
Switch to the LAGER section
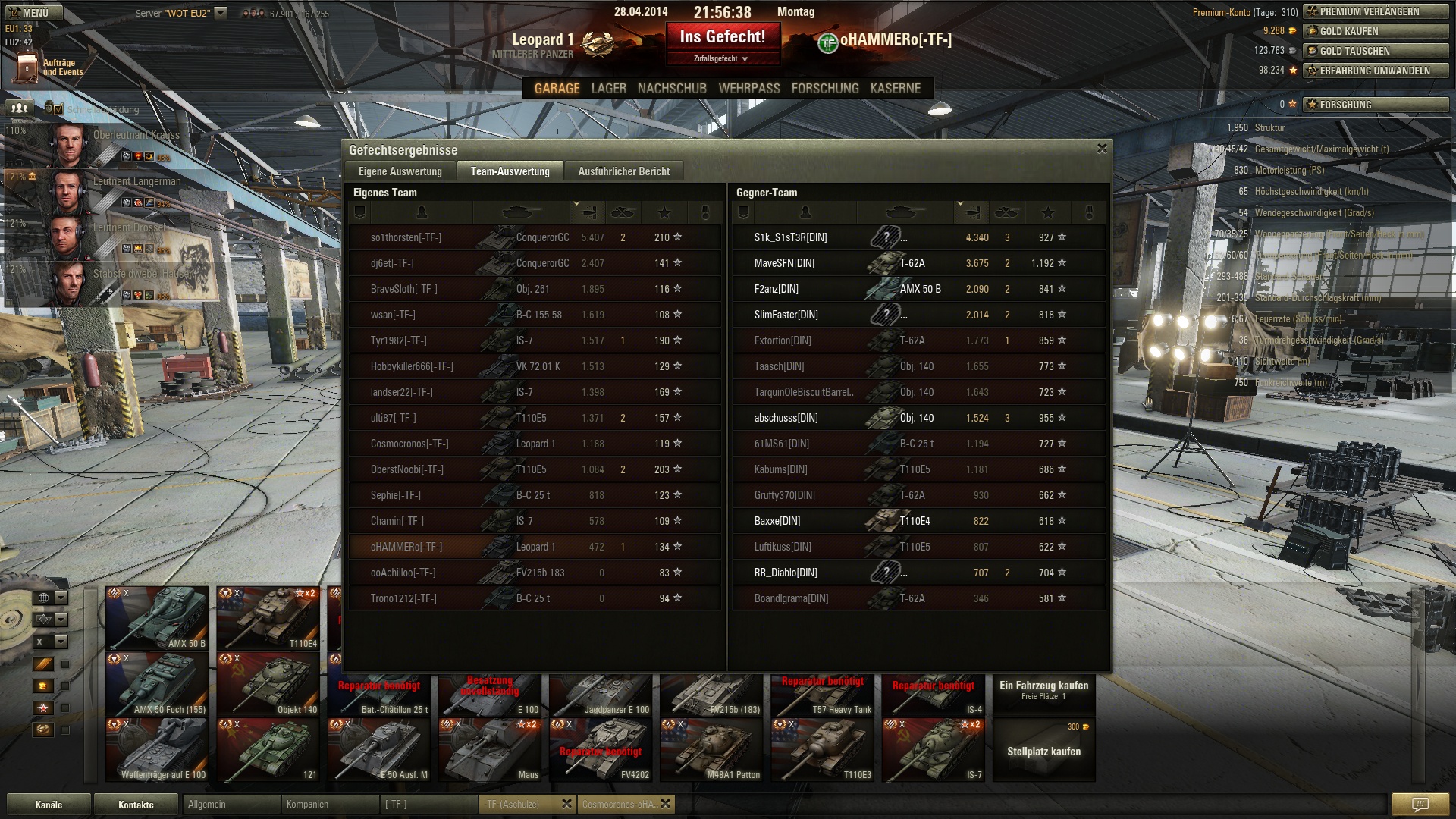click(608, 89)
